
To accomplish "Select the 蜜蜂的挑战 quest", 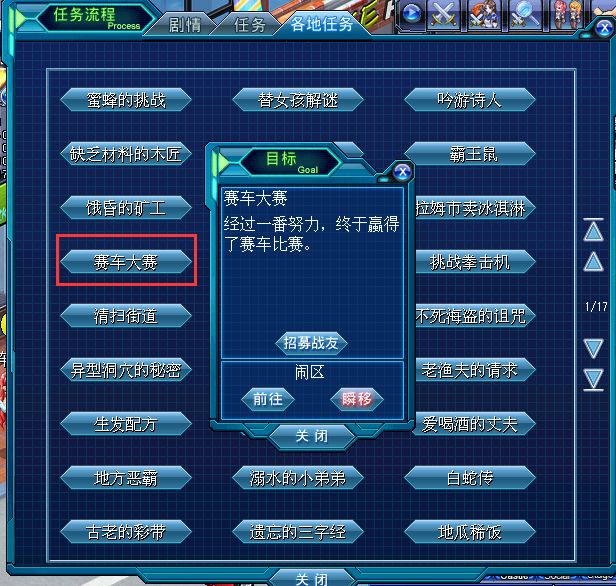I will [125, 100].
